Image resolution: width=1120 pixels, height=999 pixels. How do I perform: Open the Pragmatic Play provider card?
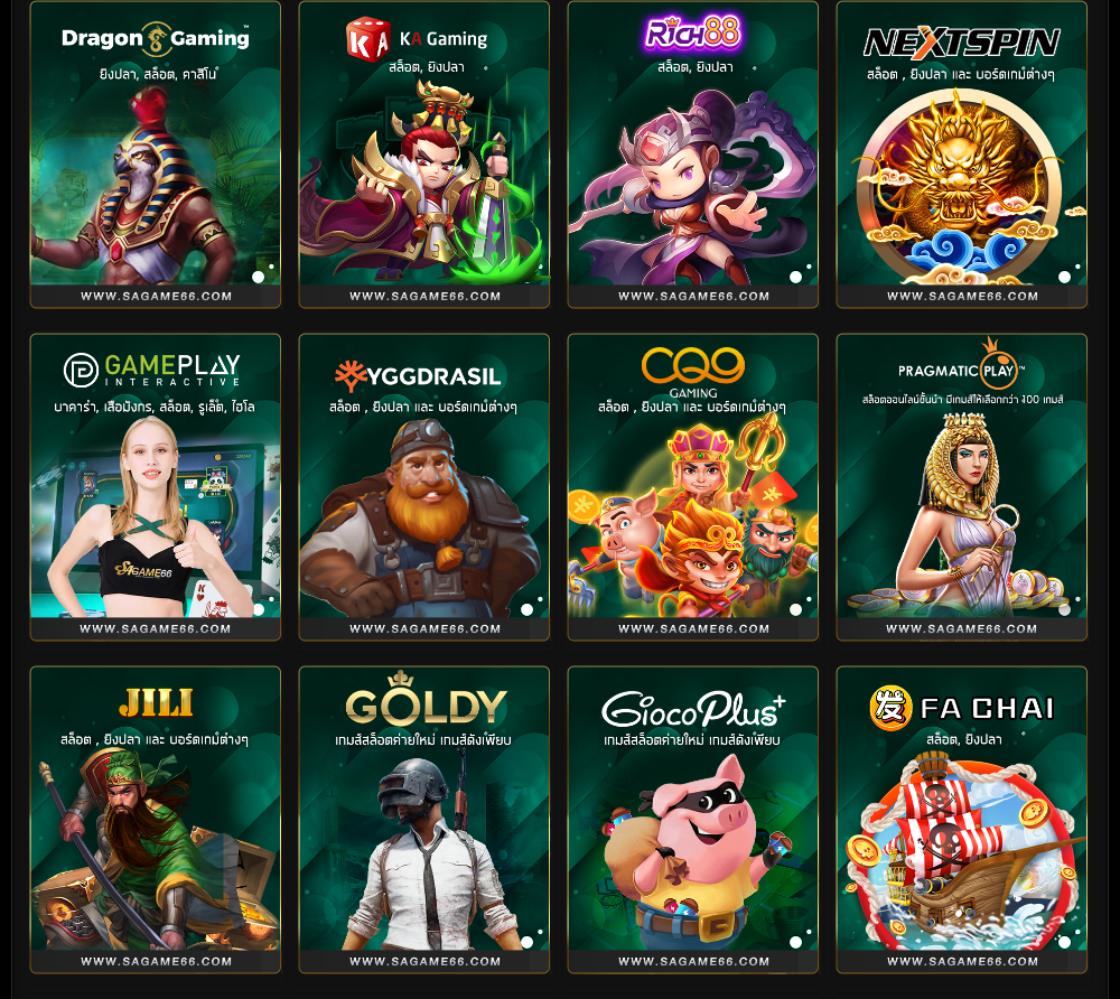962,487
